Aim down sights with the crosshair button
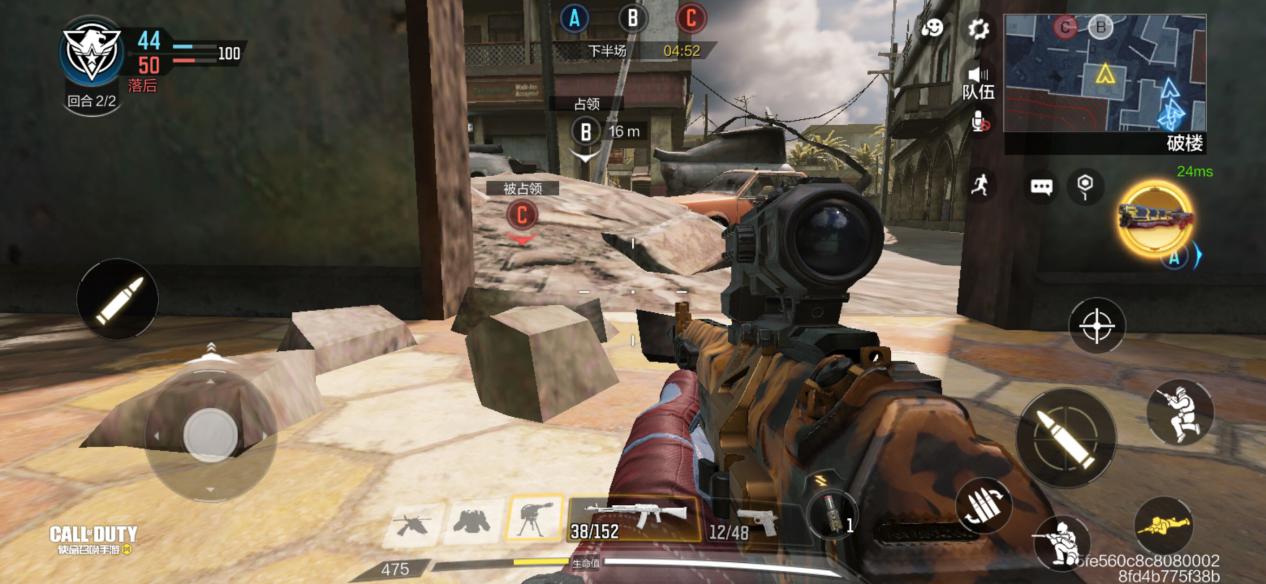 click(1097, 325)
